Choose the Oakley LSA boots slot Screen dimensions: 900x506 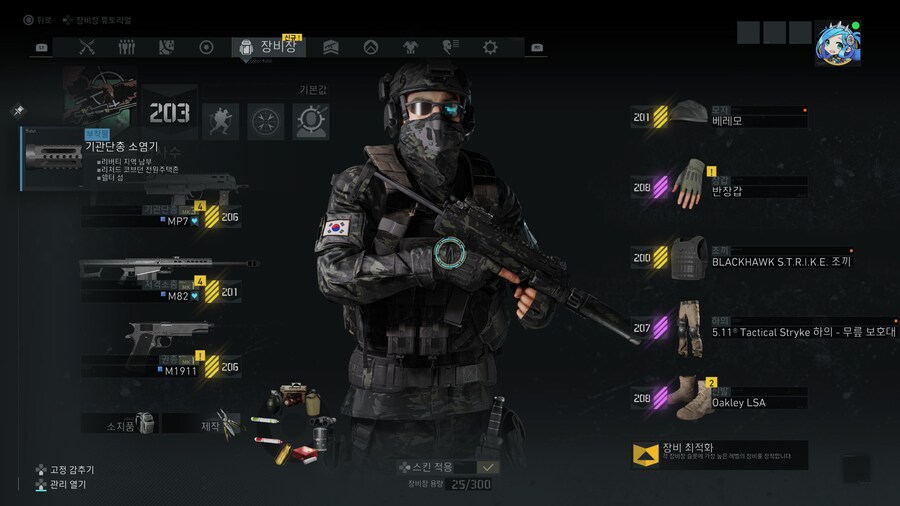719,398
